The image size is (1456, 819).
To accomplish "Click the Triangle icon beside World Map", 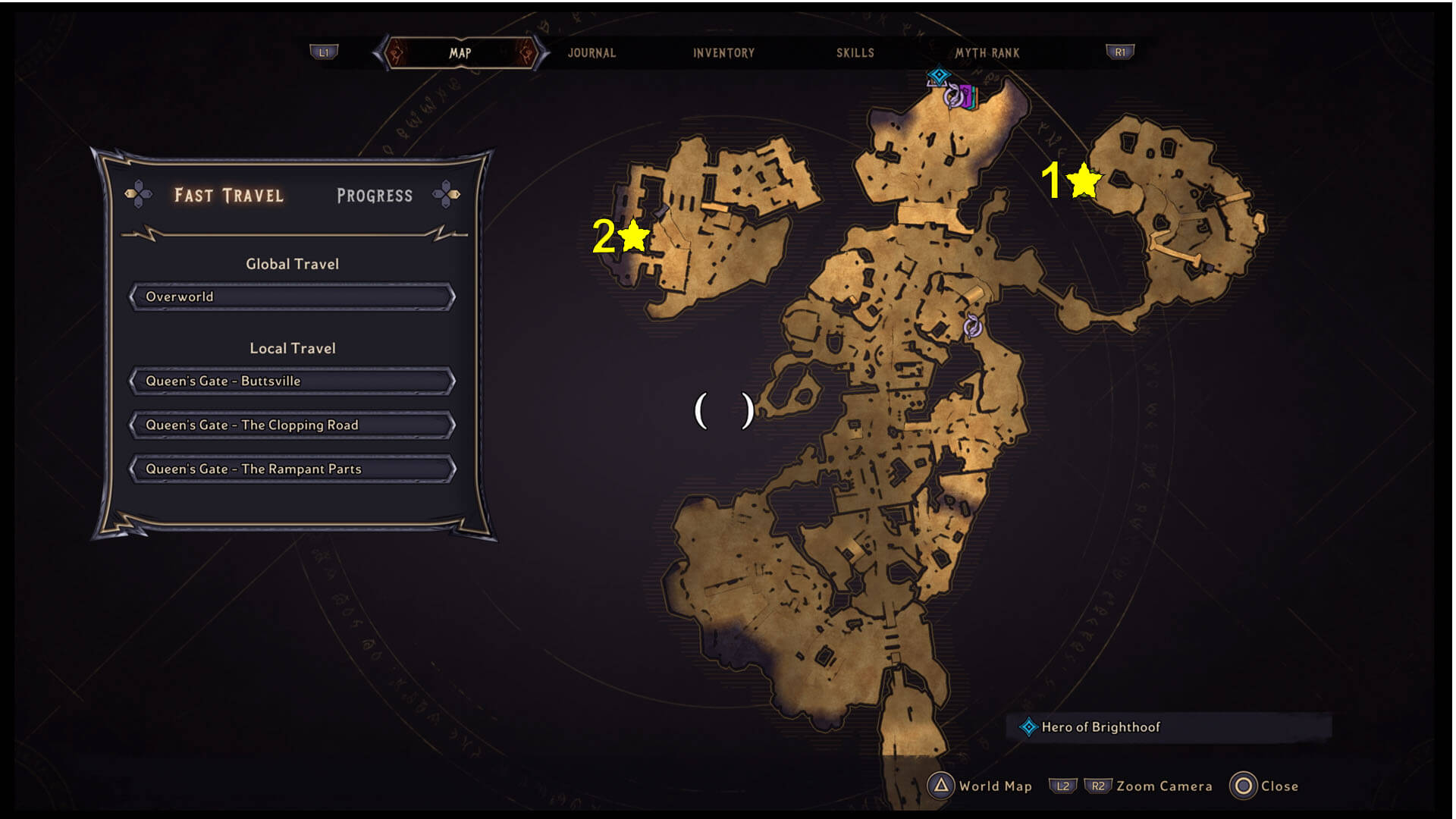I will click(x=942, y=786).
